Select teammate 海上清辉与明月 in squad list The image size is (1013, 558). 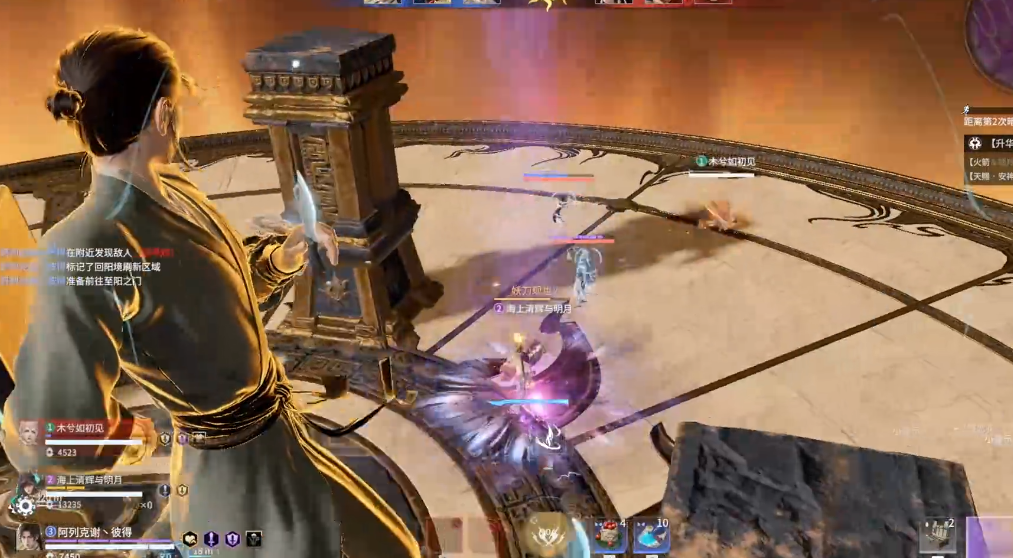[x=89, y=480]
